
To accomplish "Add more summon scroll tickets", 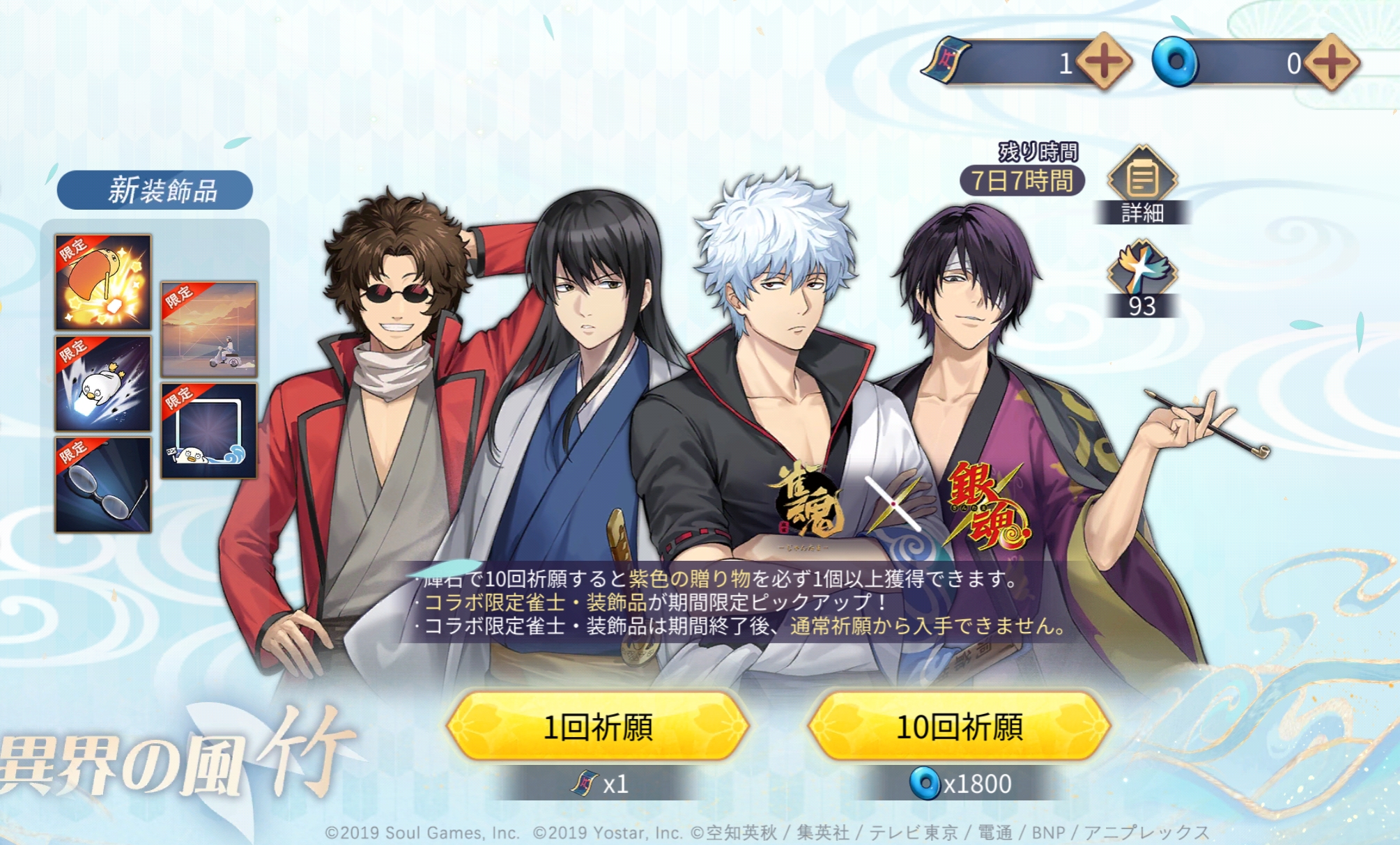I will click(x=1104, y=63).
